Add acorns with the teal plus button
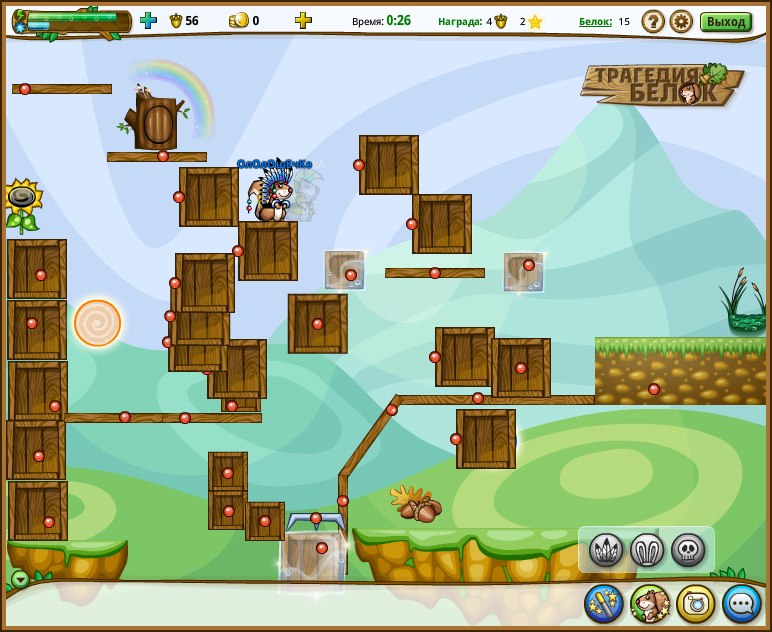 (148, 20)
